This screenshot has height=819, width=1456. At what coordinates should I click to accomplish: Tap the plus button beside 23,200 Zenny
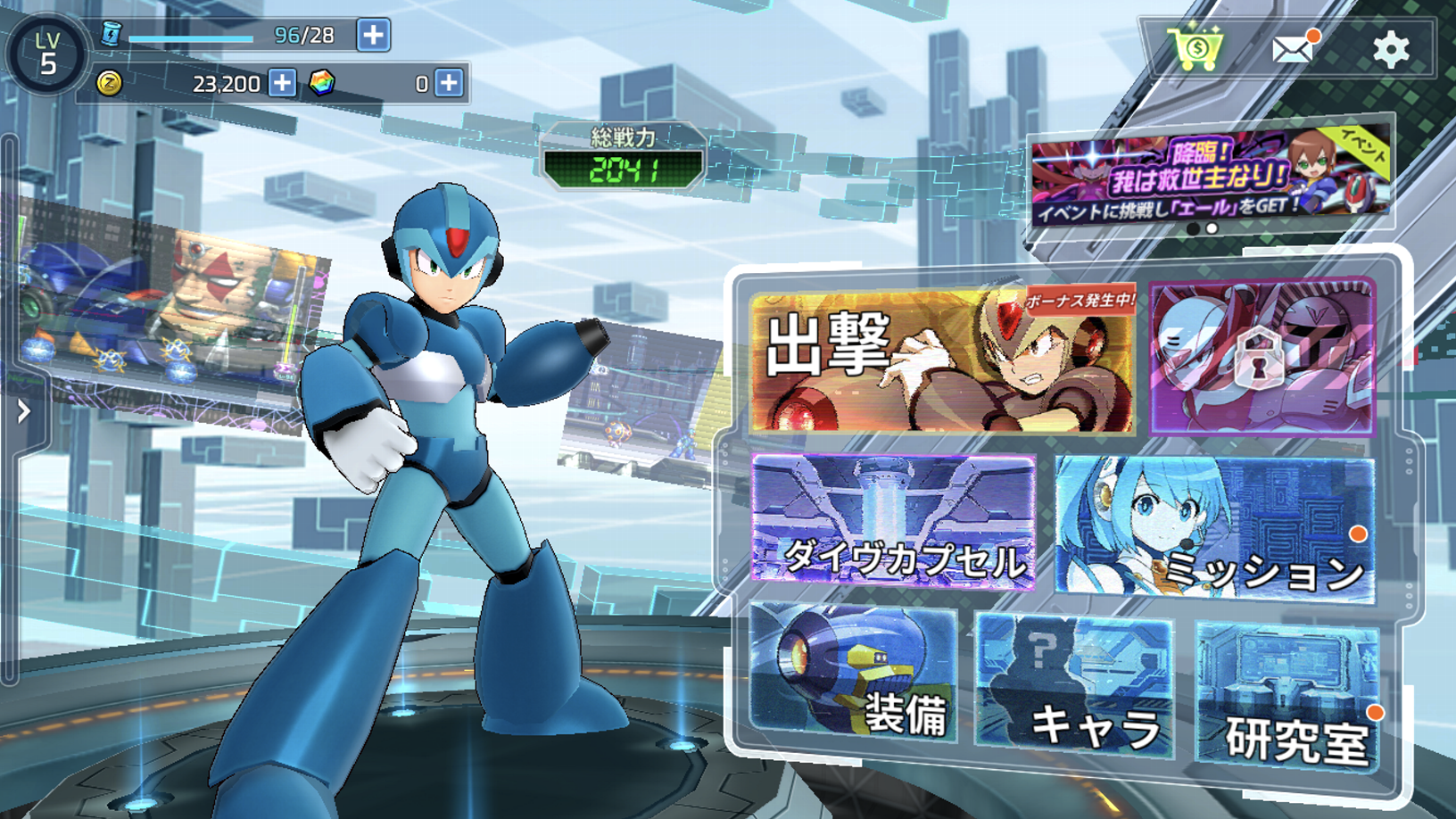[281, 84]
